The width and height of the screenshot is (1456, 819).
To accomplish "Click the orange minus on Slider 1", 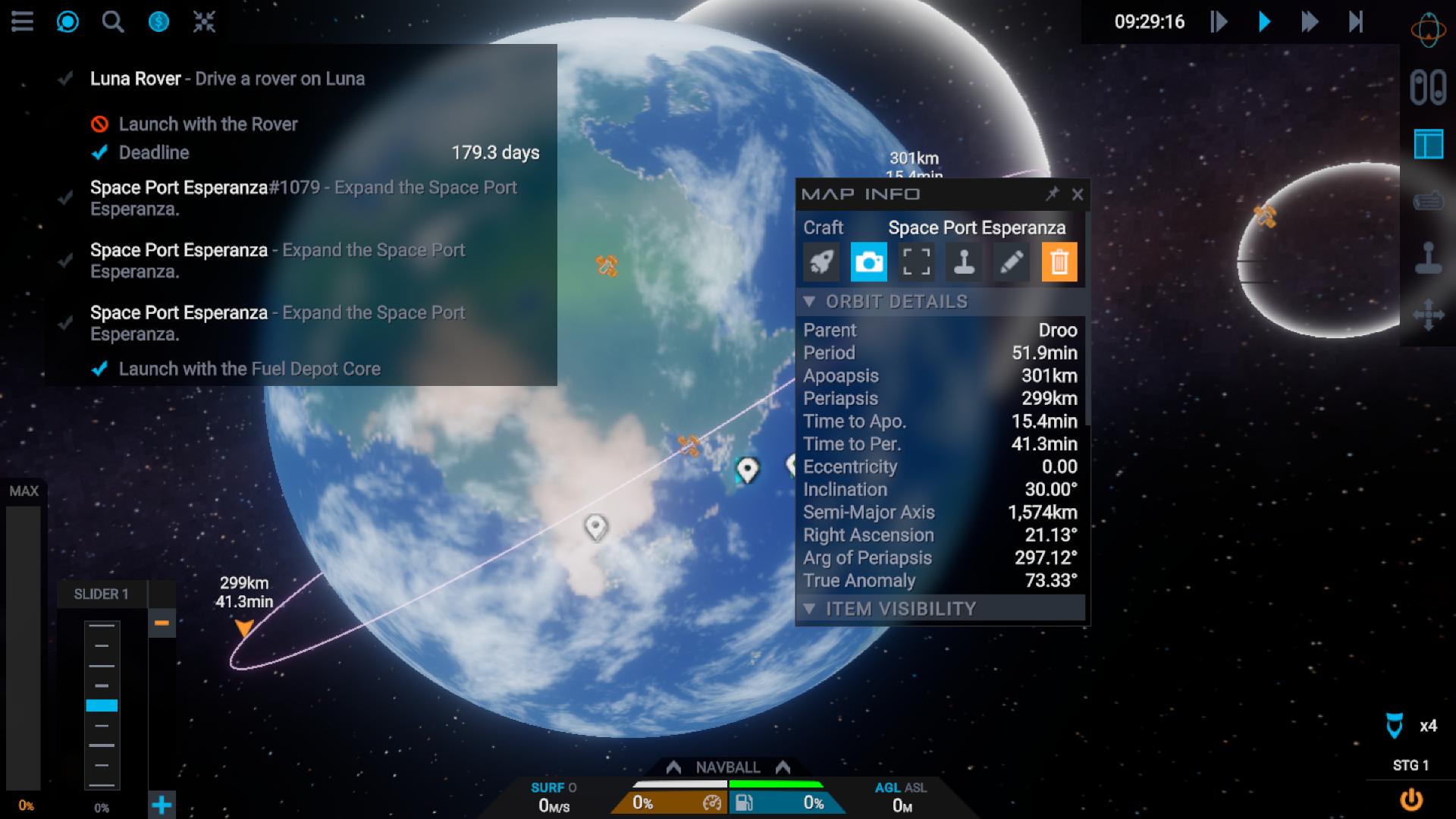I will pyautogui.click(x=162, y=623).
